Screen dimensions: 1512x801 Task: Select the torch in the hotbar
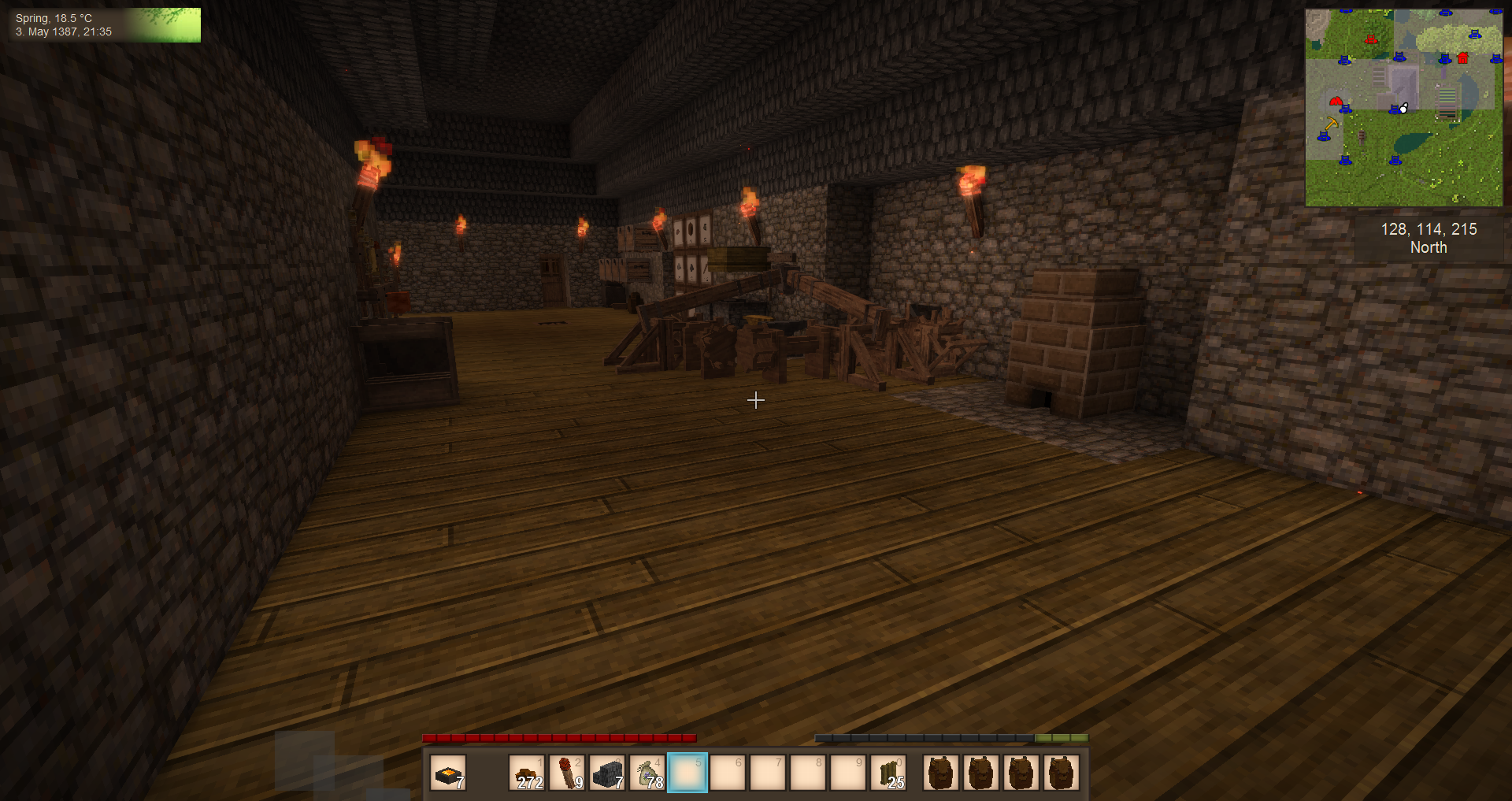[x=567, y=773]
